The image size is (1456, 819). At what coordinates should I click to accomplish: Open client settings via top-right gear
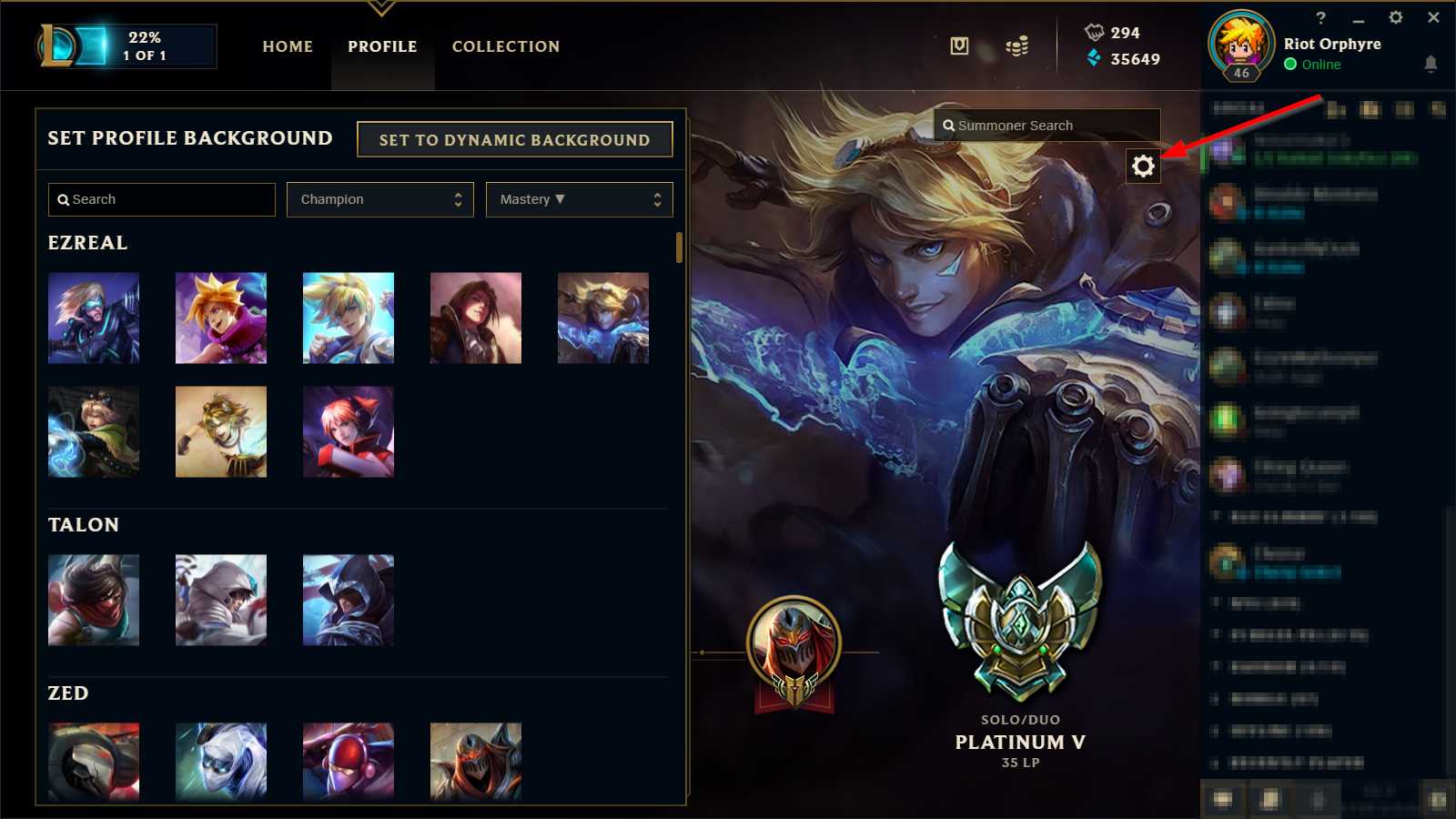(x=1397, y=18)
